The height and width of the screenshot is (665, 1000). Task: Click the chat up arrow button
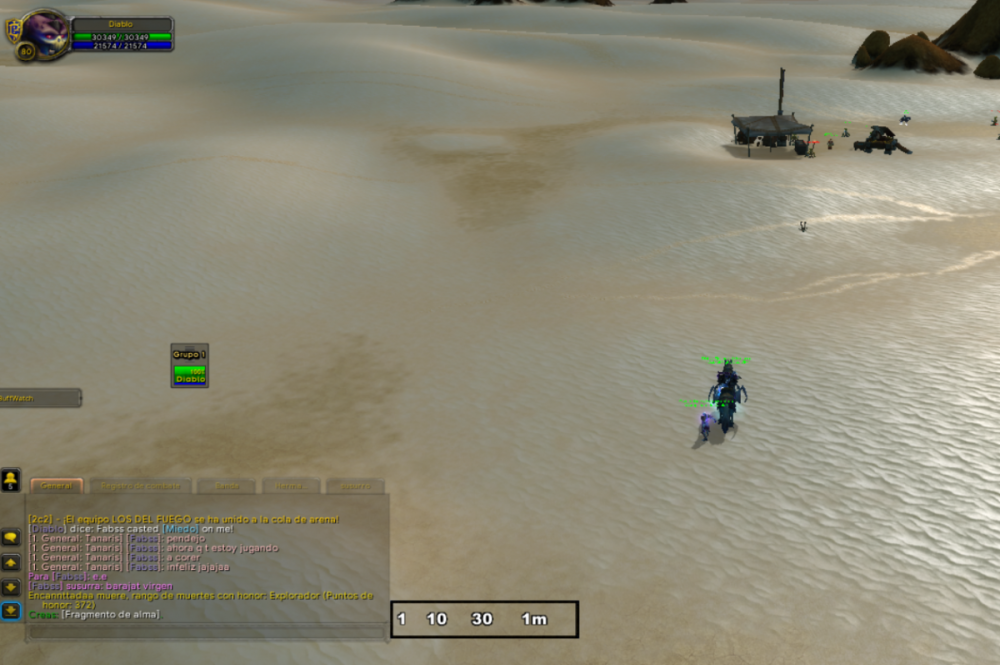(x=11, y=562)
